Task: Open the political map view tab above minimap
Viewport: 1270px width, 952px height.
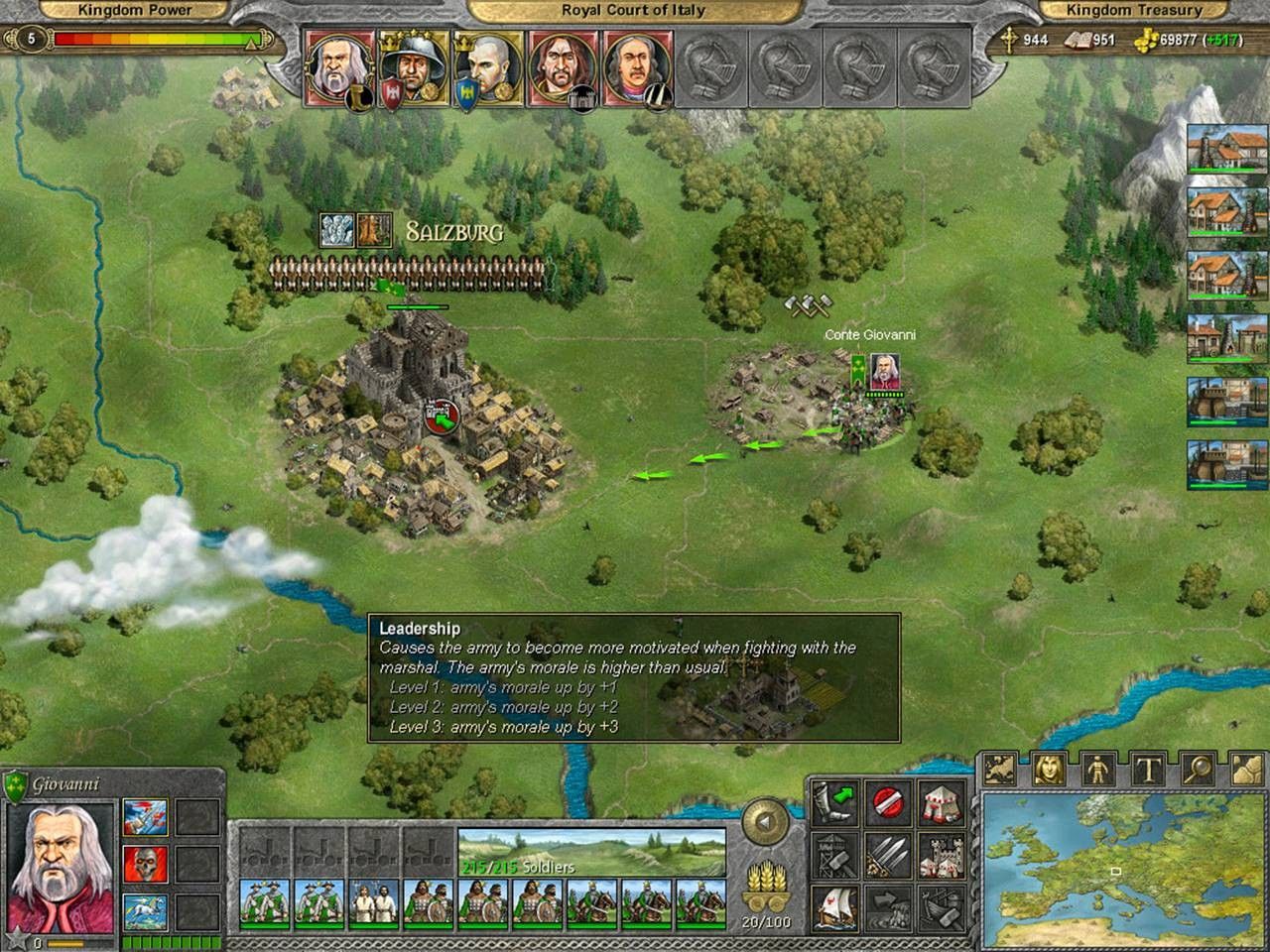Action: [1000, 770]
